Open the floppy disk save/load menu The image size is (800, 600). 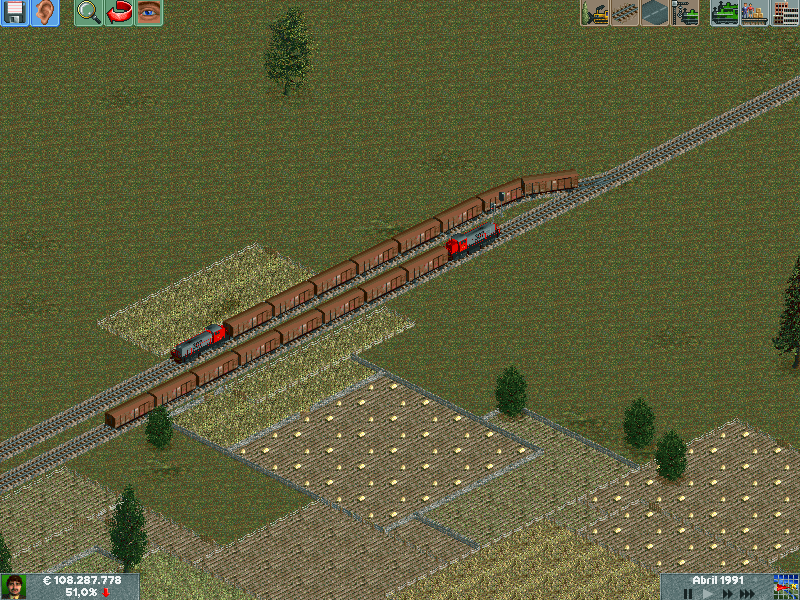point(14,13)
